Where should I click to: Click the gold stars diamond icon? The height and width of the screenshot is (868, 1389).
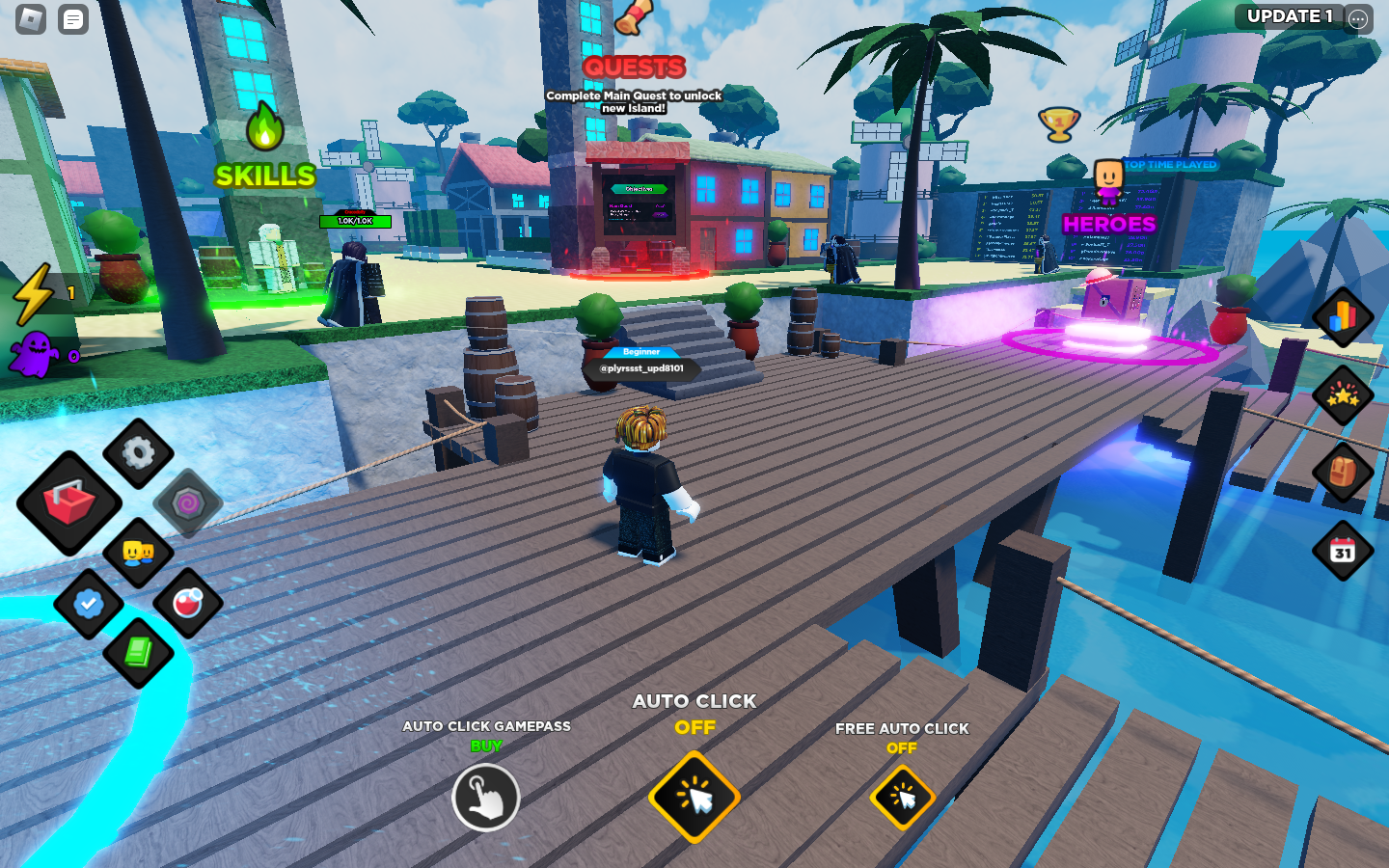point(1343,394)
